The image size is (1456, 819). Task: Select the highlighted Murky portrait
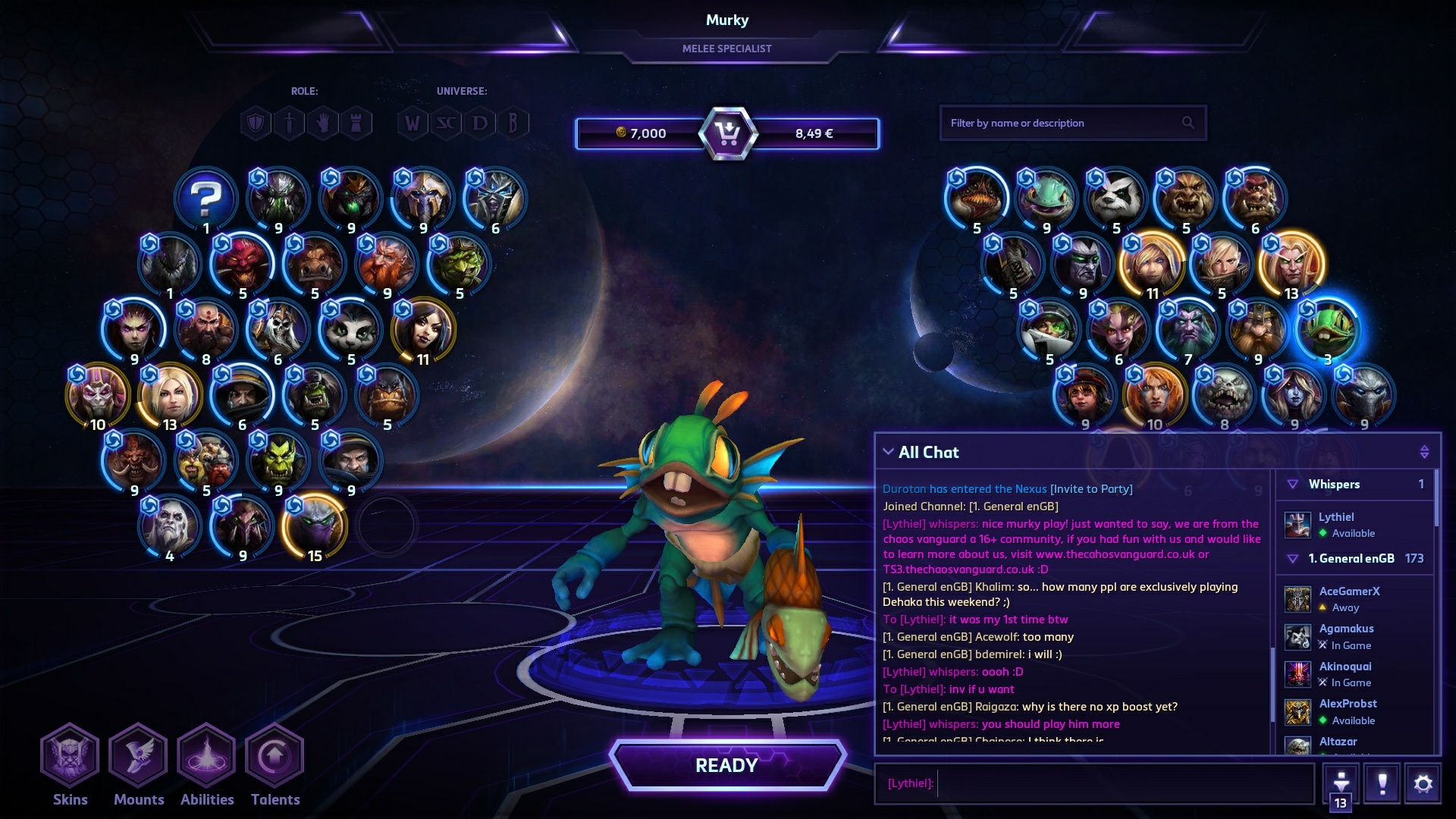click(1327, 331)
